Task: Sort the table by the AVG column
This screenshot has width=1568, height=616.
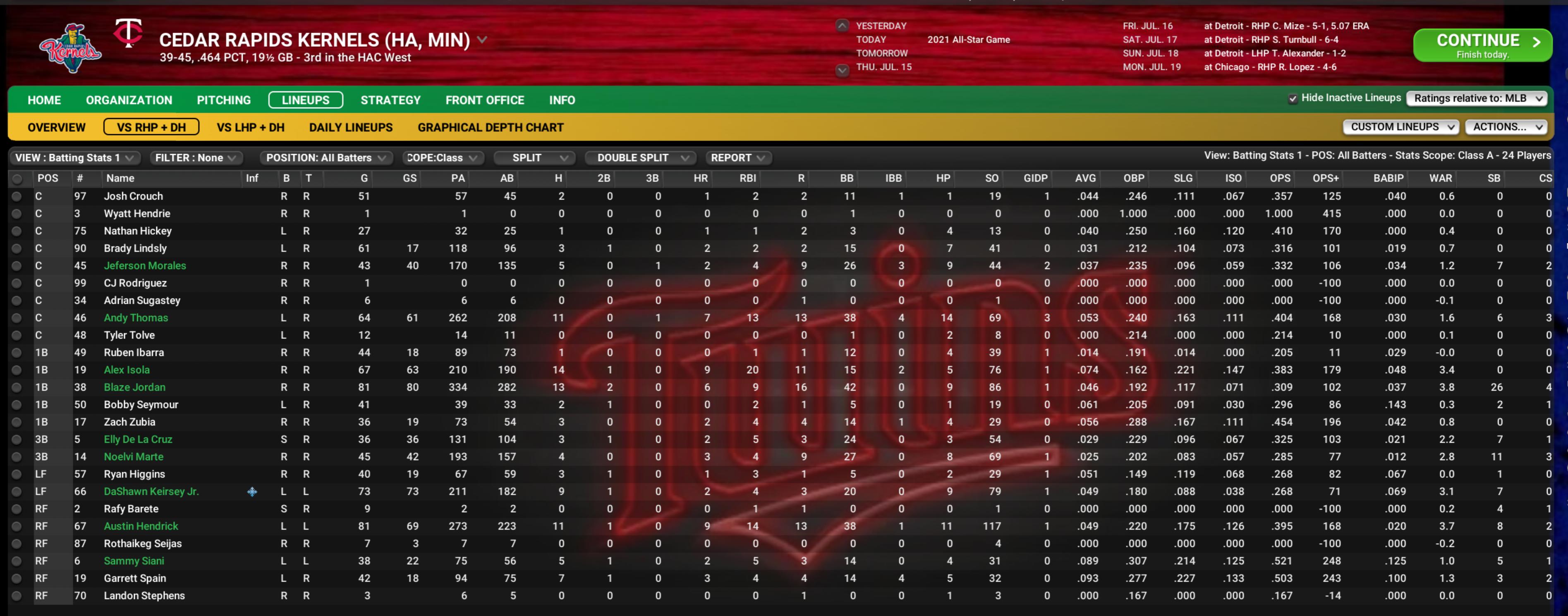Action: [1085, 178]
